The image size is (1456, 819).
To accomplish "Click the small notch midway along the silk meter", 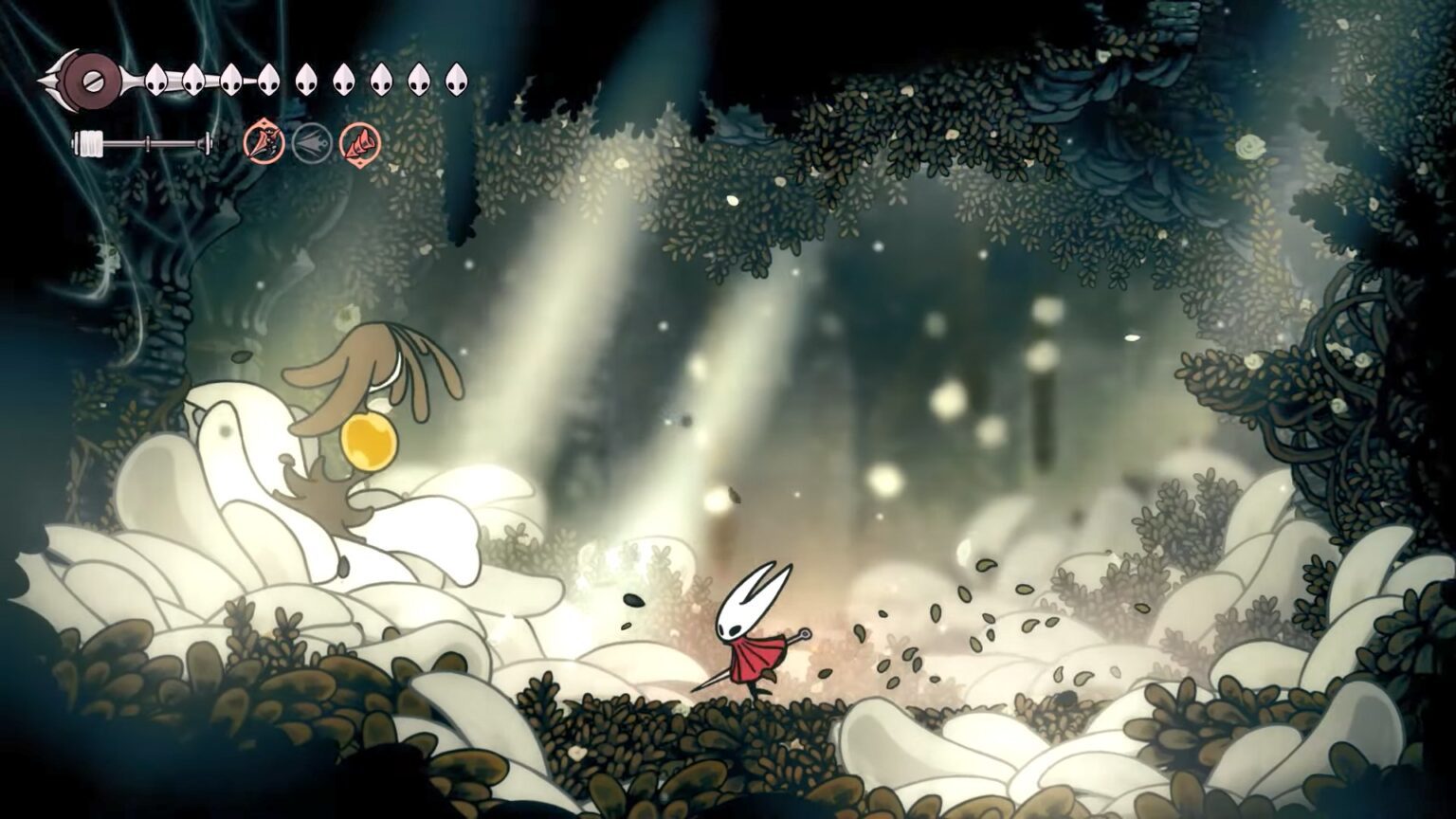I will 147,142.
